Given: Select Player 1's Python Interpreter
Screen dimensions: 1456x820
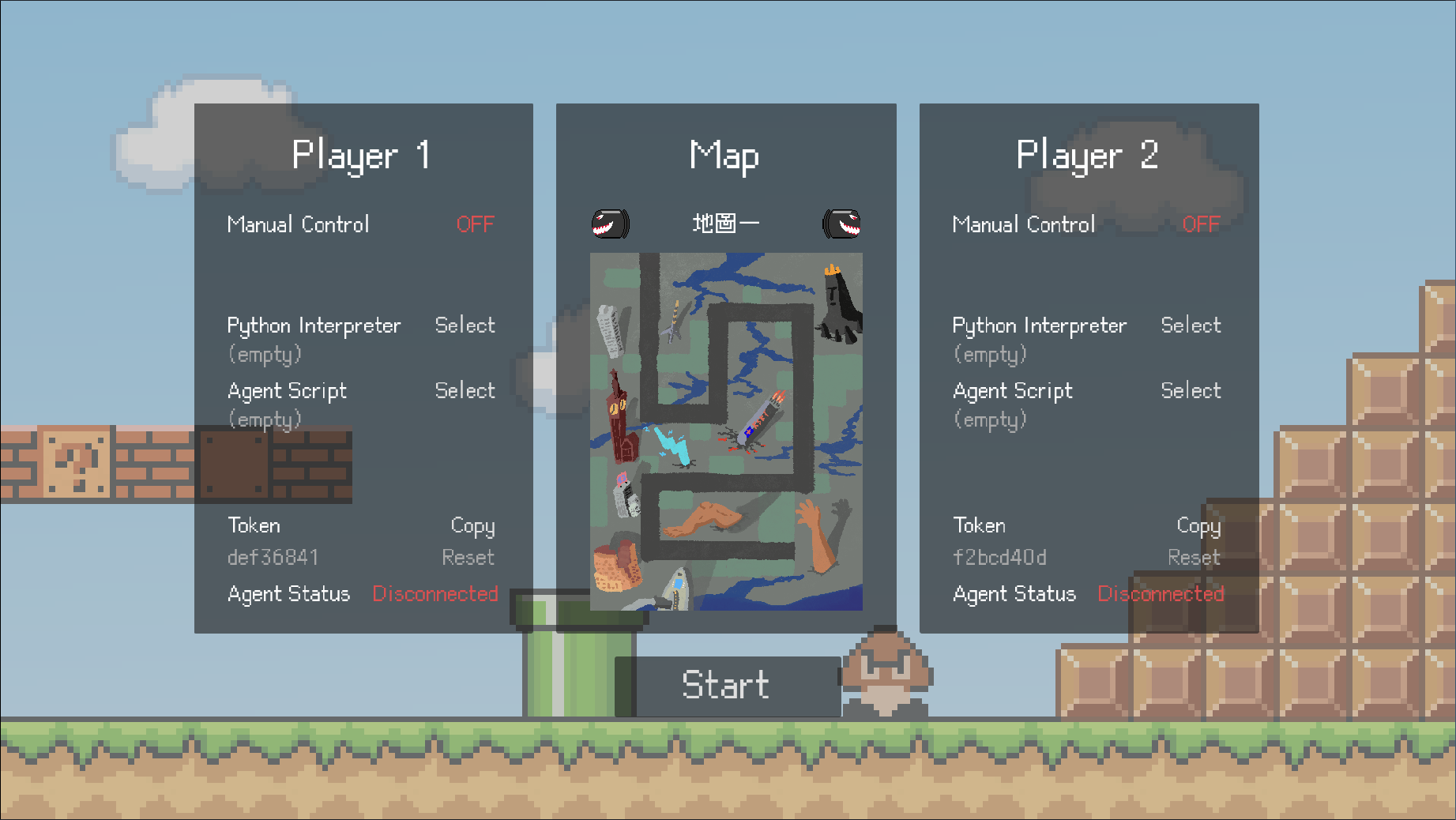Looking at the screenshot, I should 465,325.
